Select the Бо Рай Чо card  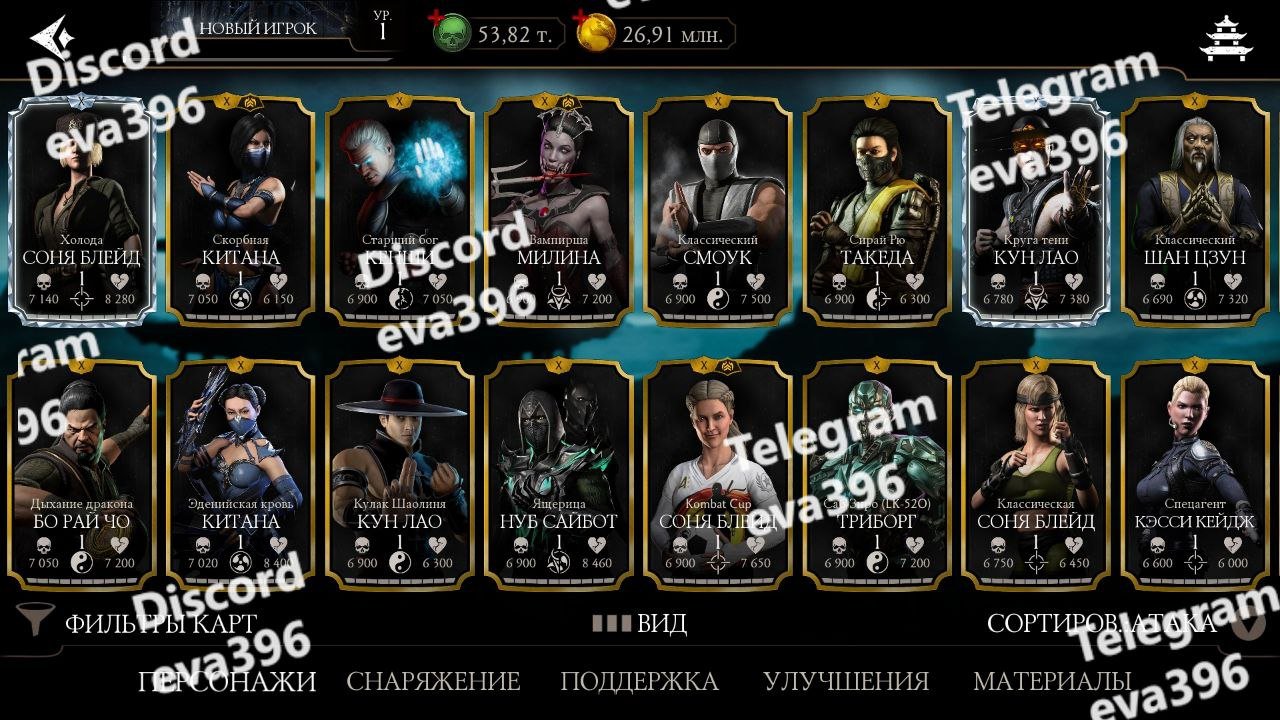[82, 474]
